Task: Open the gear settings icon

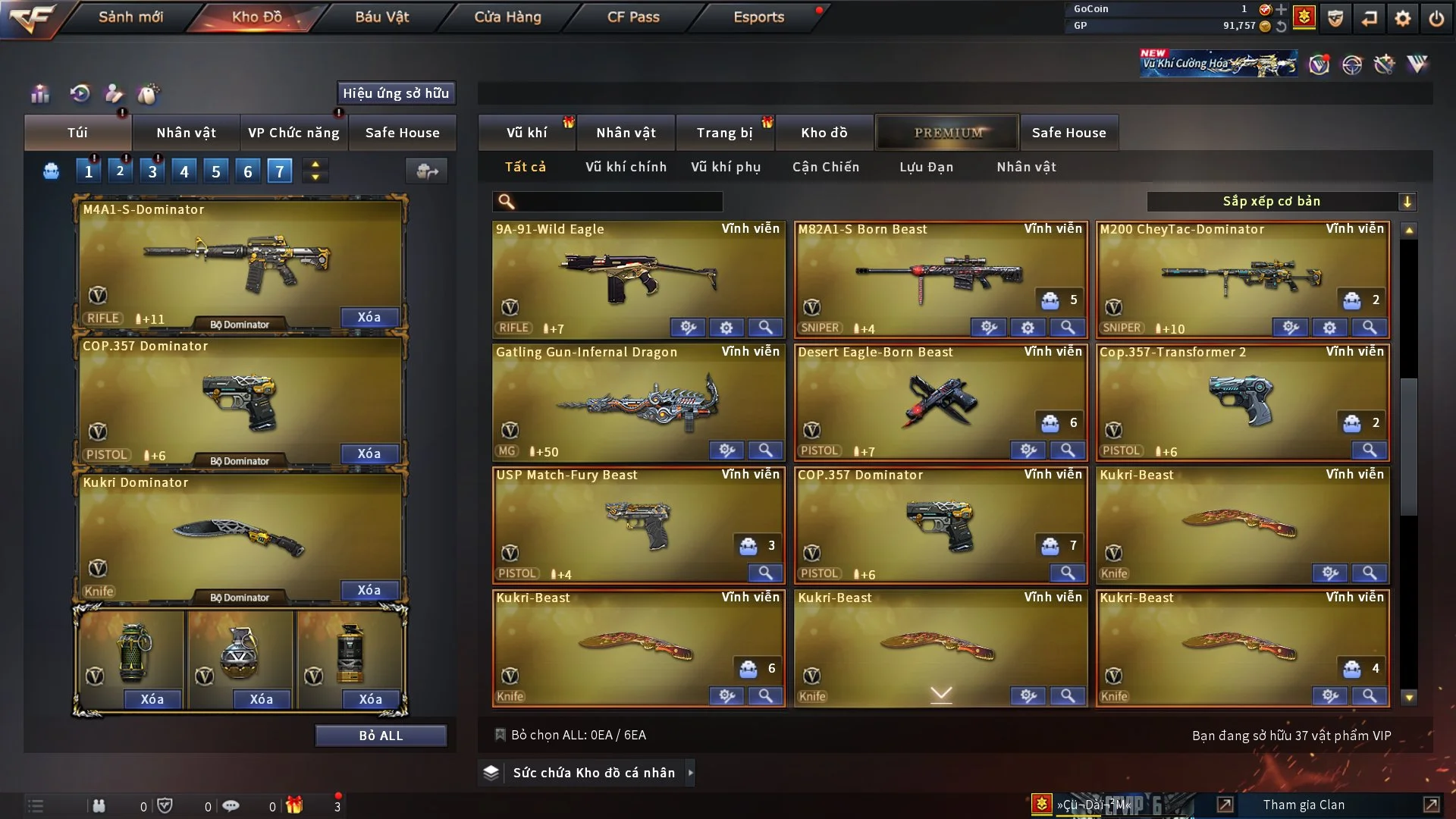Action: point(1402,18)
